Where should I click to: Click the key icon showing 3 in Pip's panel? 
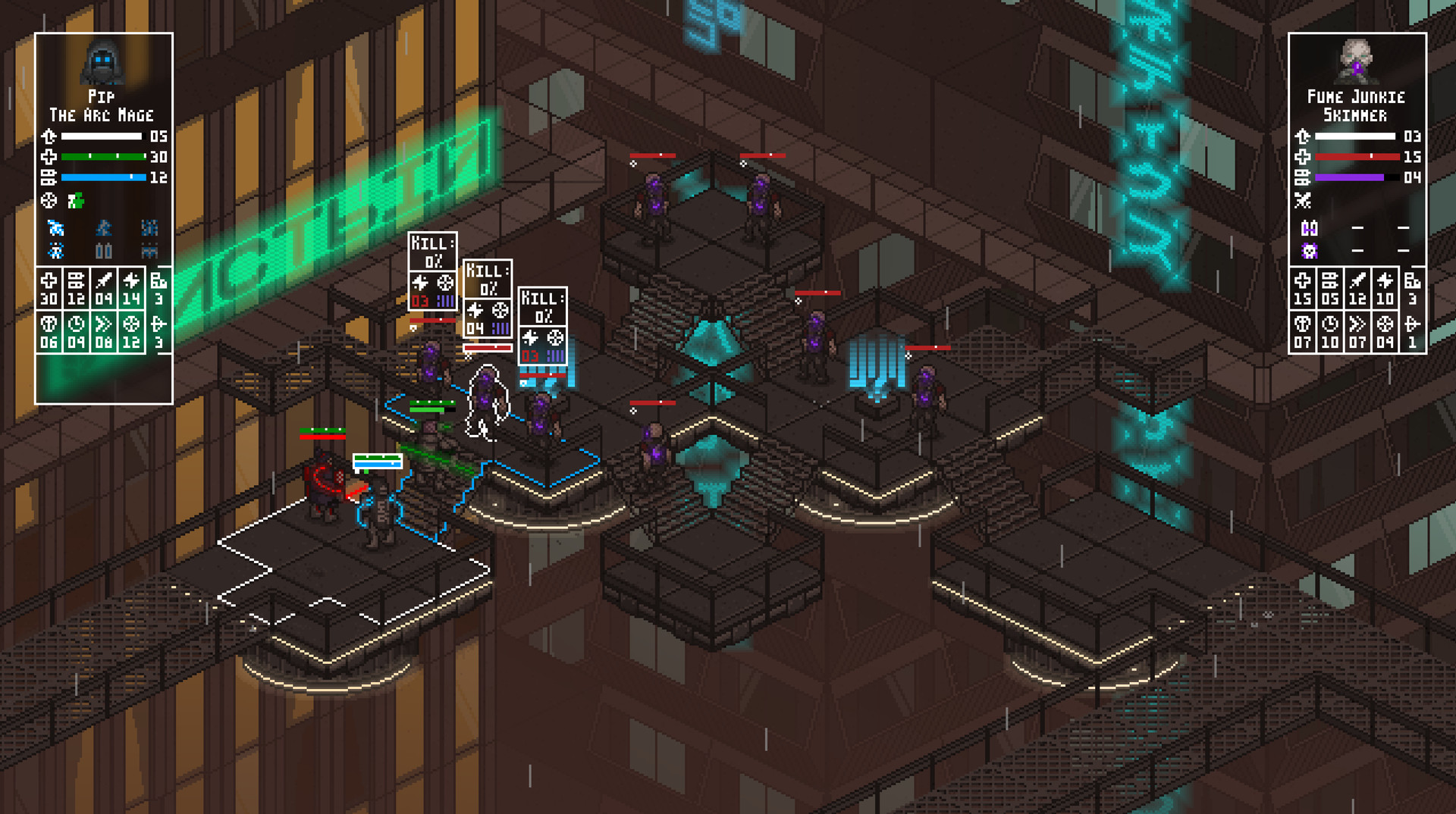158,329
